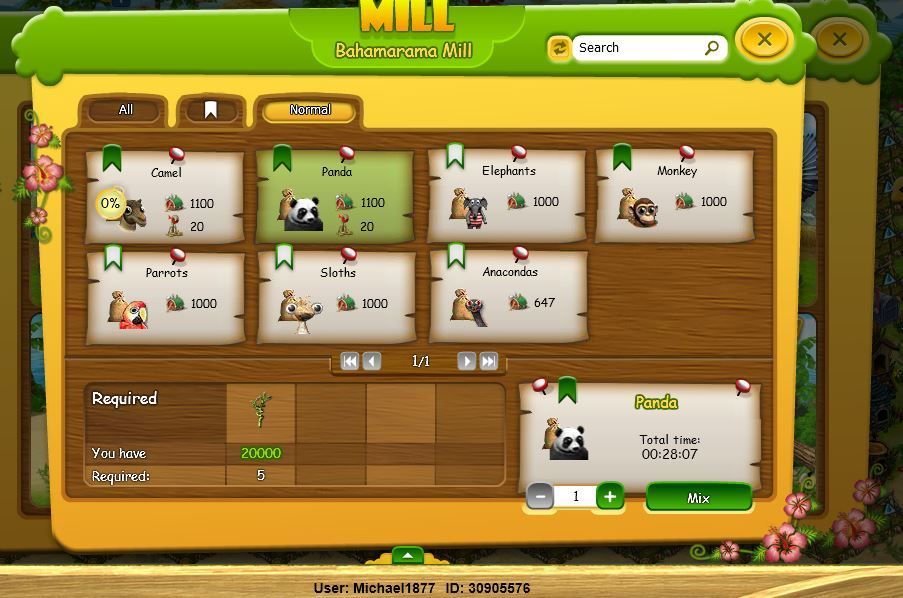Jump to the last page
The height and width of the screenshot is (598, 903).
(489, 361)
